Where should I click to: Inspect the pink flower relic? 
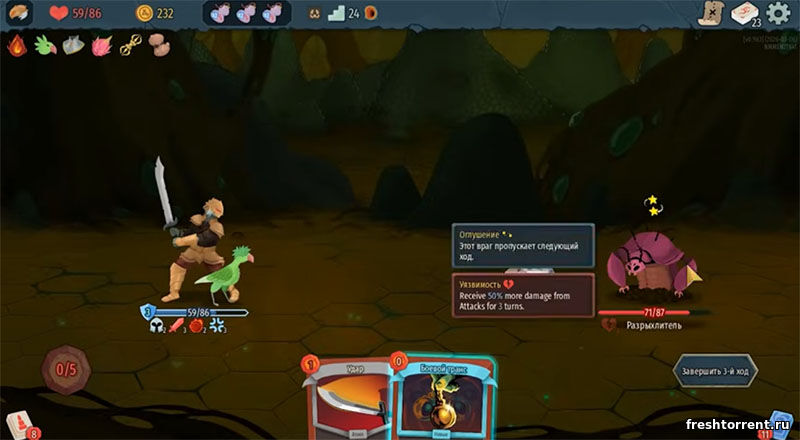point(101,45)
